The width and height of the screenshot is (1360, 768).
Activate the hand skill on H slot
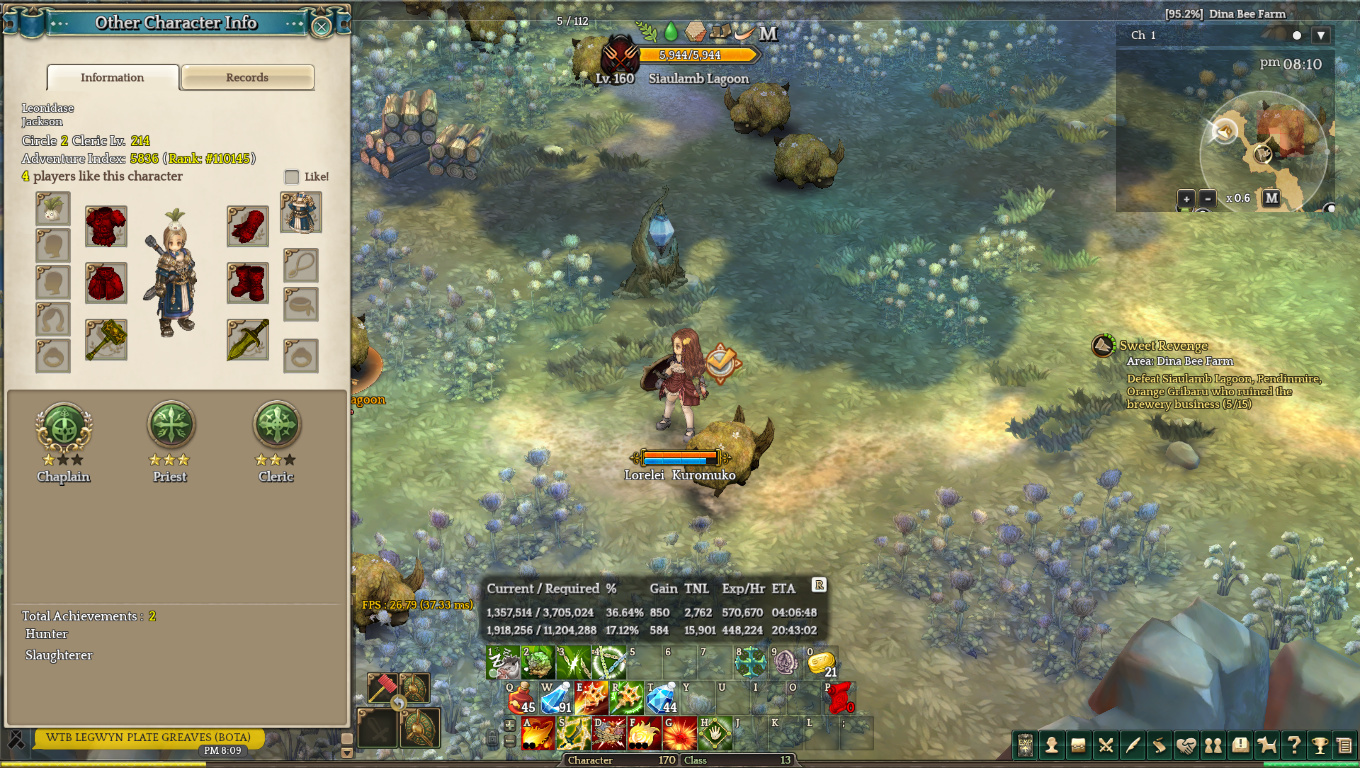[x=716, y=733]
